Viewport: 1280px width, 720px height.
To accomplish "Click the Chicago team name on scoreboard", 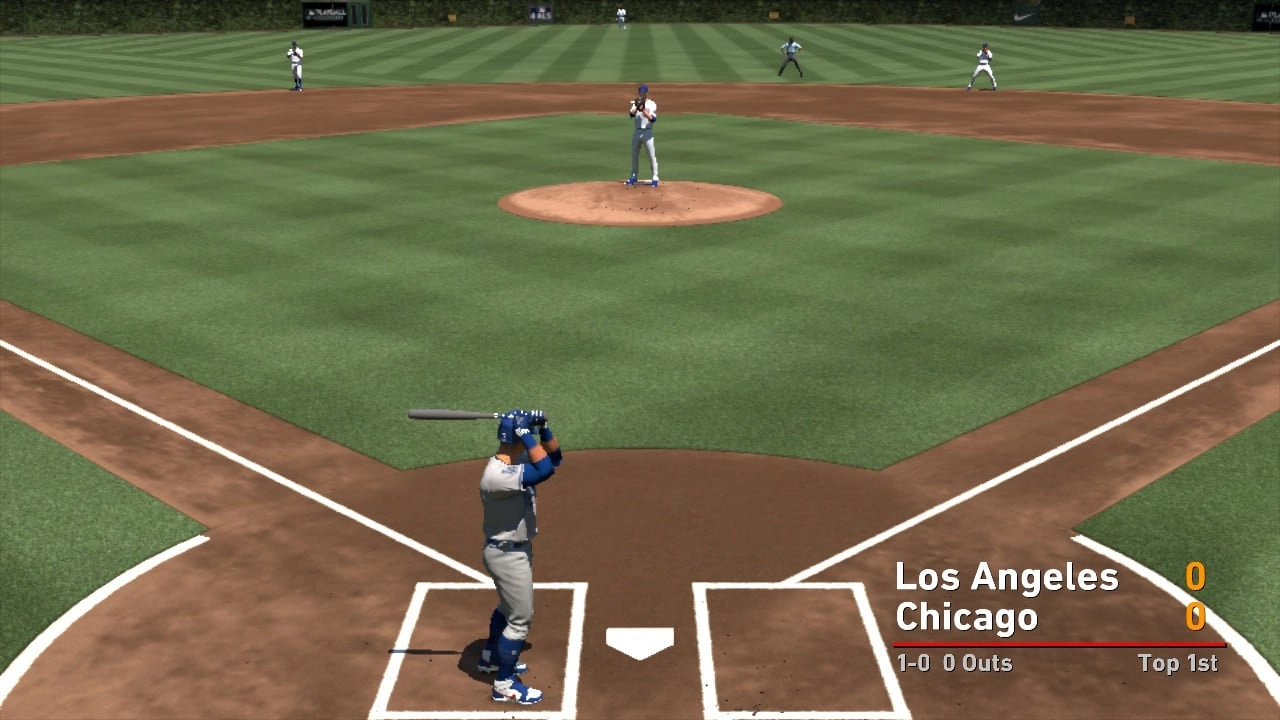I will 968,617.
